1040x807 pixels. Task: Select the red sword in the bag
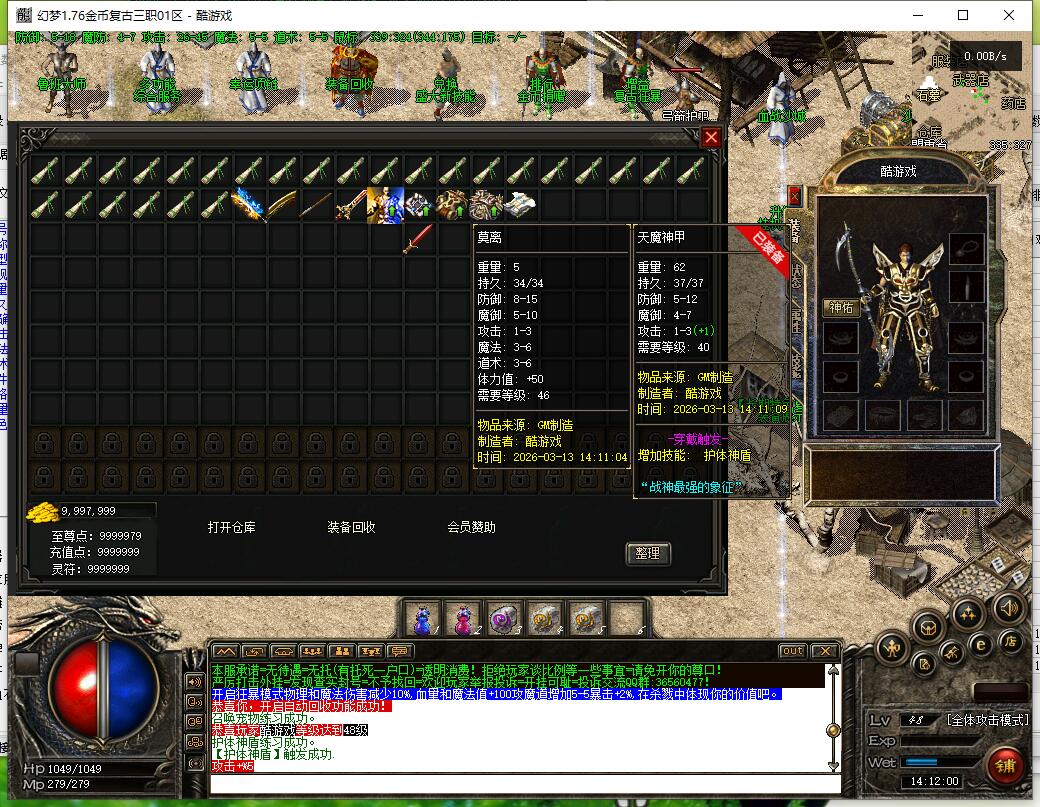click(x=419, y=239)
